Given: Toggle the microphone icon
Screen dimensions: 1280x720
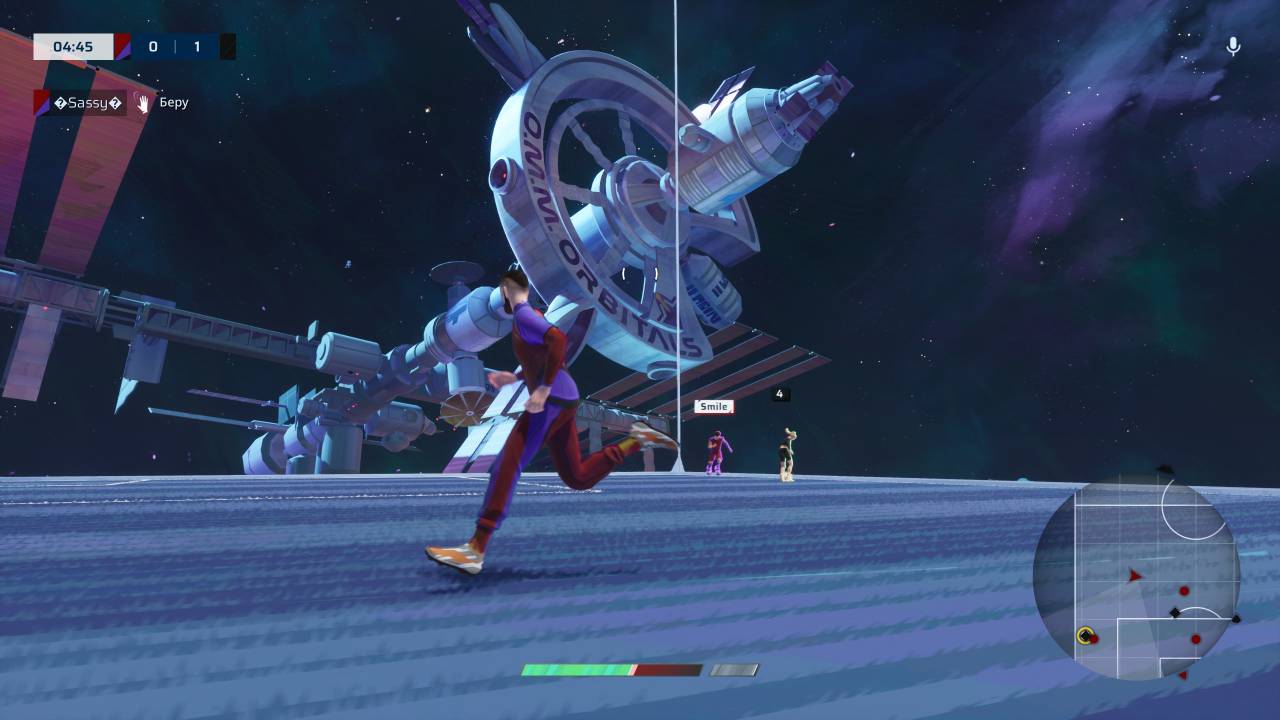Looking at the screenshot, I should tap(1233, 46).
